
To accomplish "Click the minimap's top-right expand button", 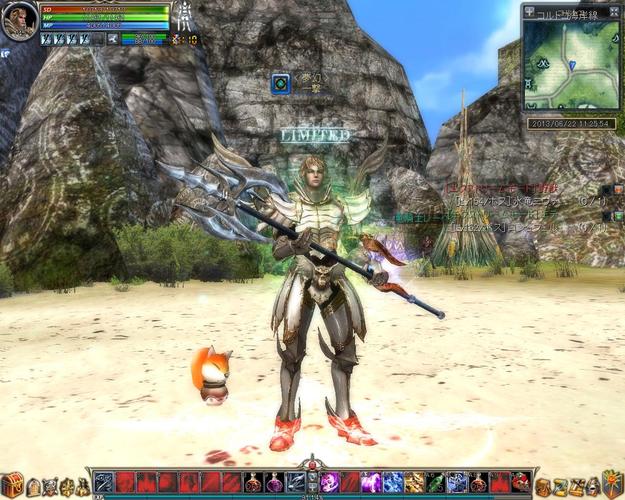I will click(x=613, y=10).
